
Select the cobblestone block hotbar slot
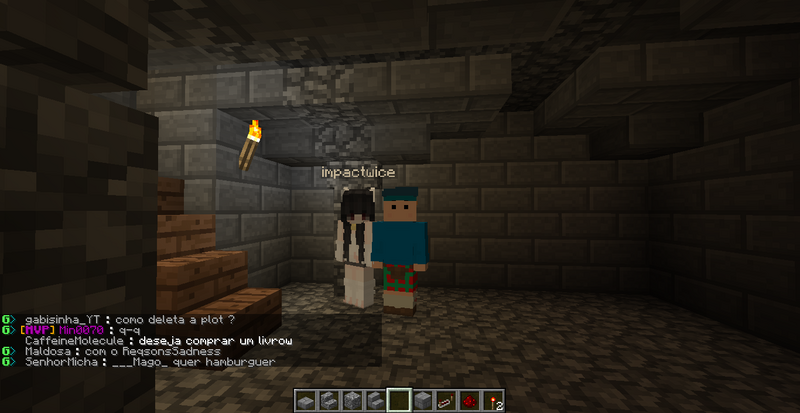tap(352, 401)
